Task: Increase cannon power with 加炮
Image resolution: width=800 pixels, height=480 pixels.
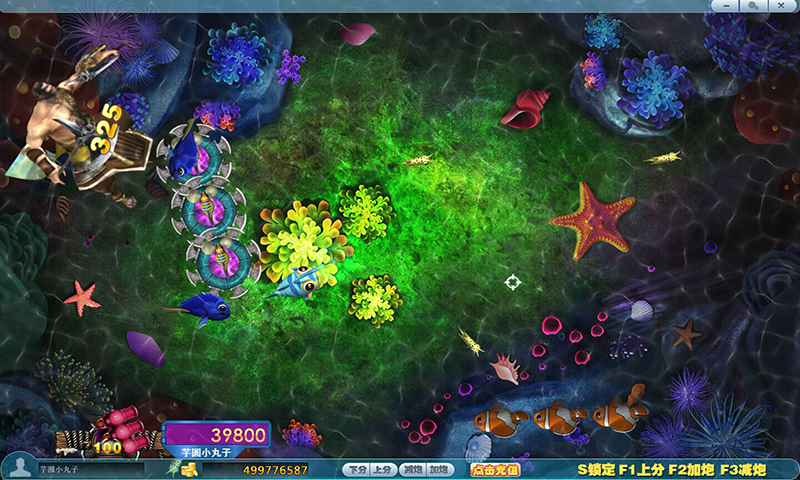Action: [438, 469]
